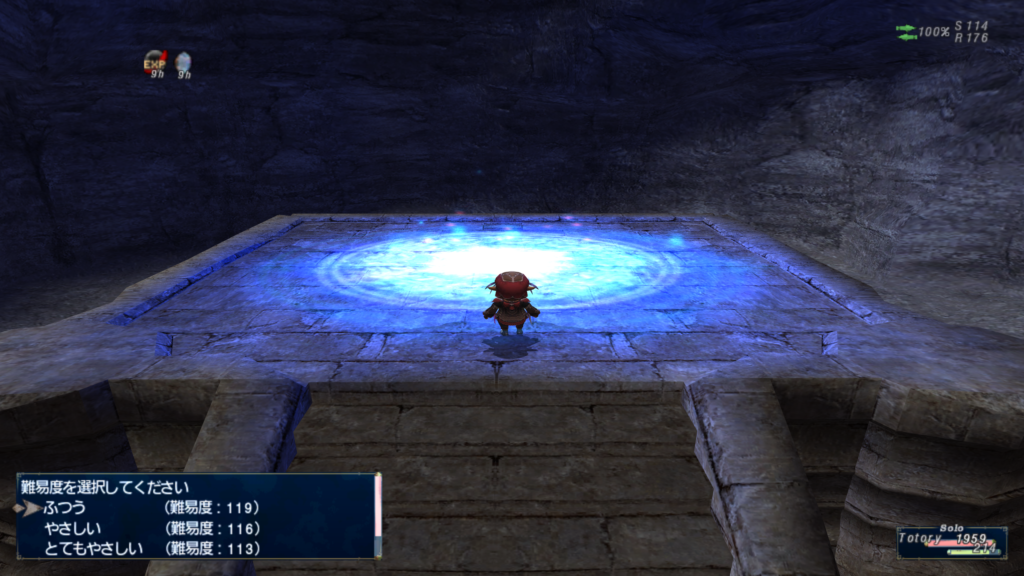Image resolution: width=1024 pixels, height=576 pixels.
Task: Click the crystal status icon beside EXP
Action: [184, 64]
